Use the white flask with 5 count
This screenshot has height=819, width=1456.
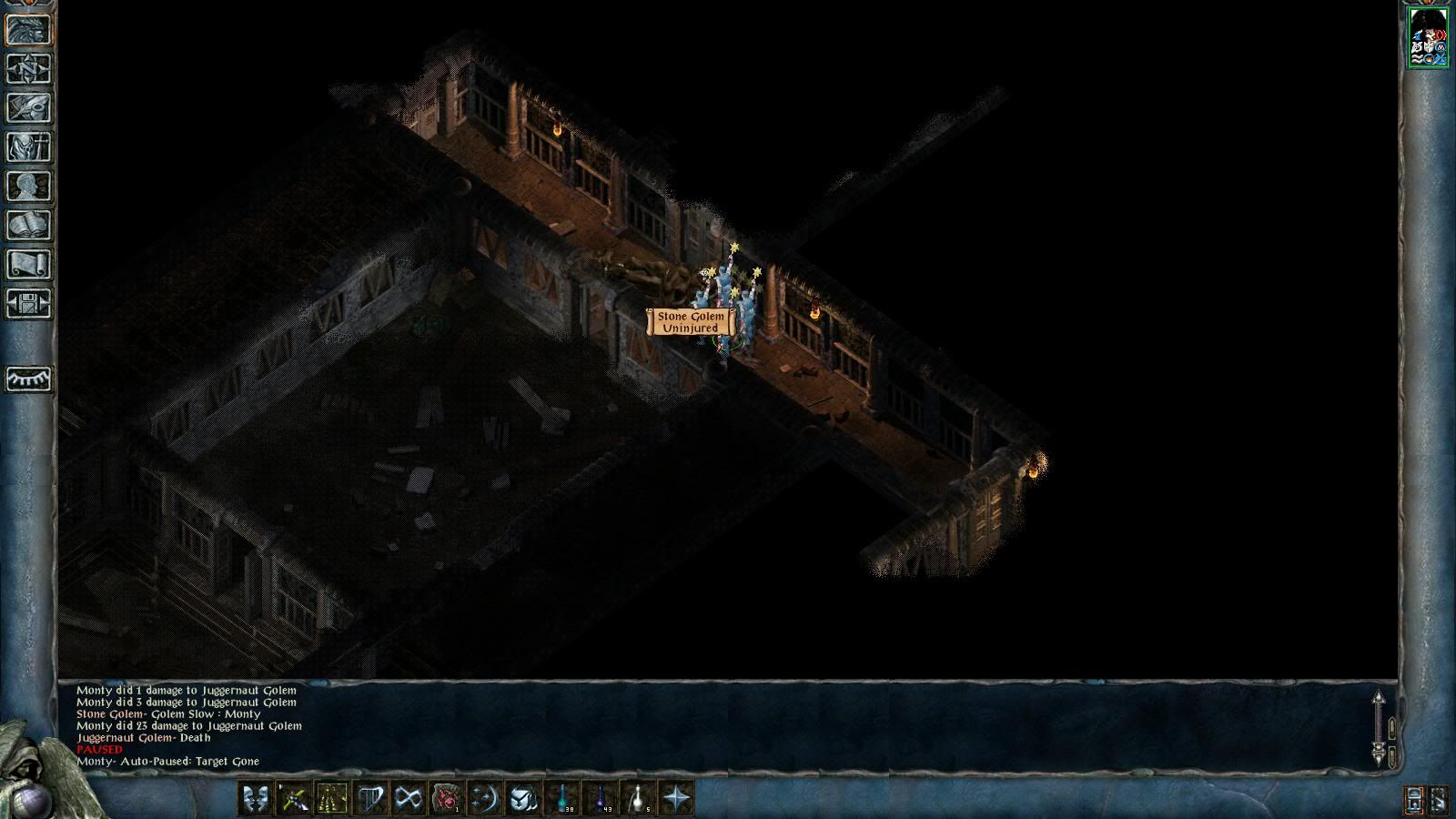[640, 799]
